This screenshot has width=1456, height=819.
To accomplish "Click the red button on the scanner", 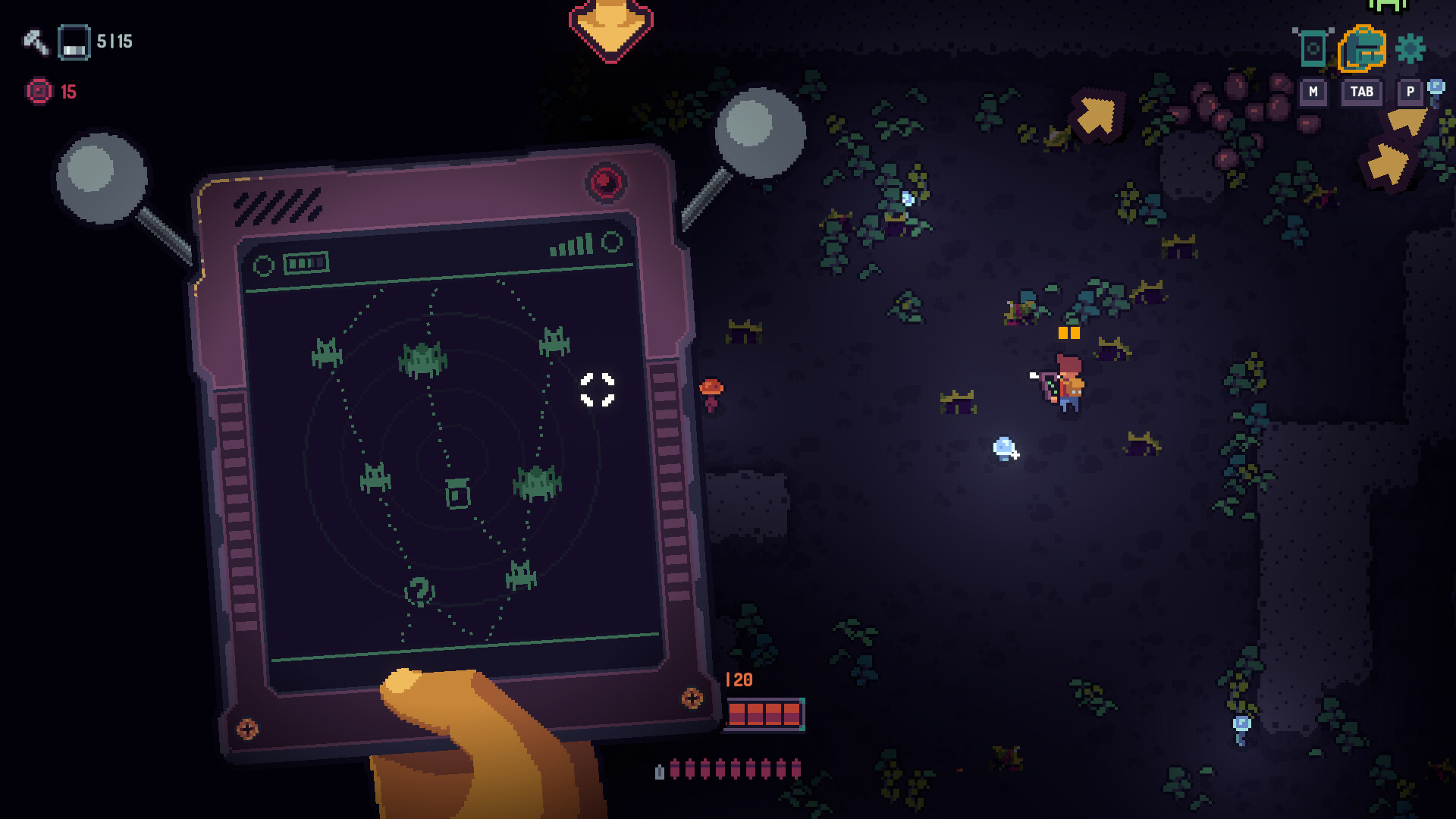I will point(605,182).
